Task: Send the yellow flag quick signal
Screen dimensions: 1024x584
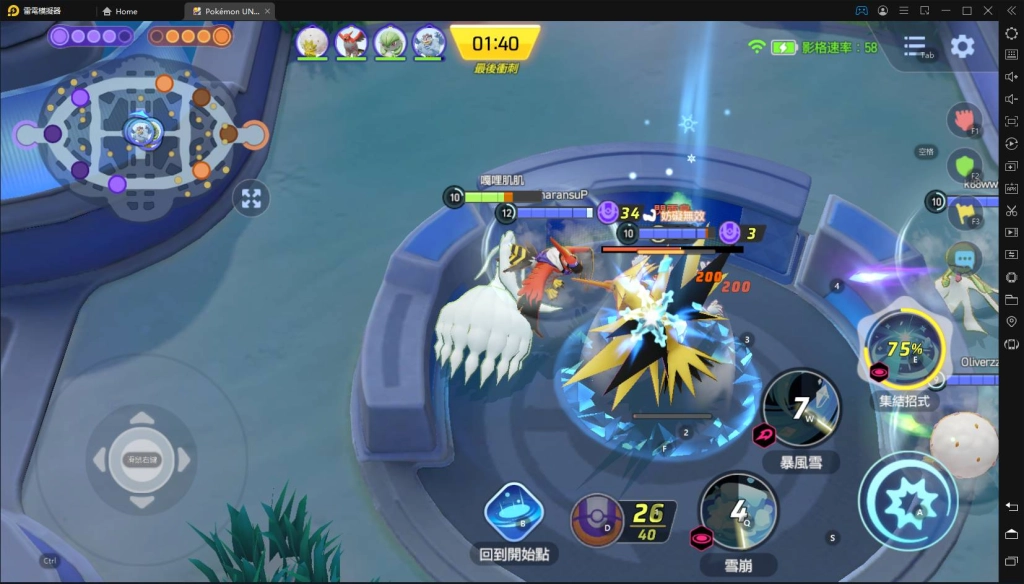Action: [x=964, y=211]
